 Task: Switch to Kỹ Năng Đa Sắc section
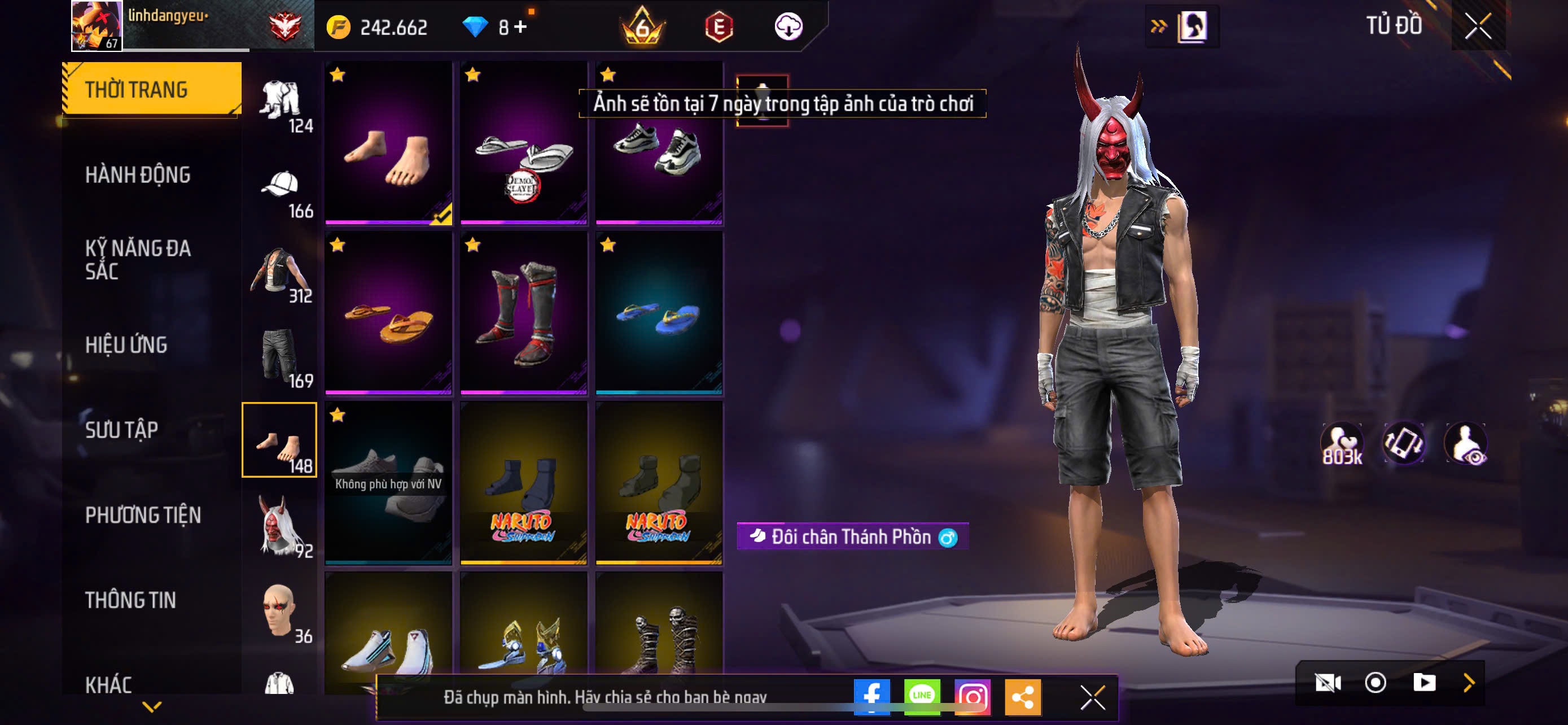[x=138, y=260]
